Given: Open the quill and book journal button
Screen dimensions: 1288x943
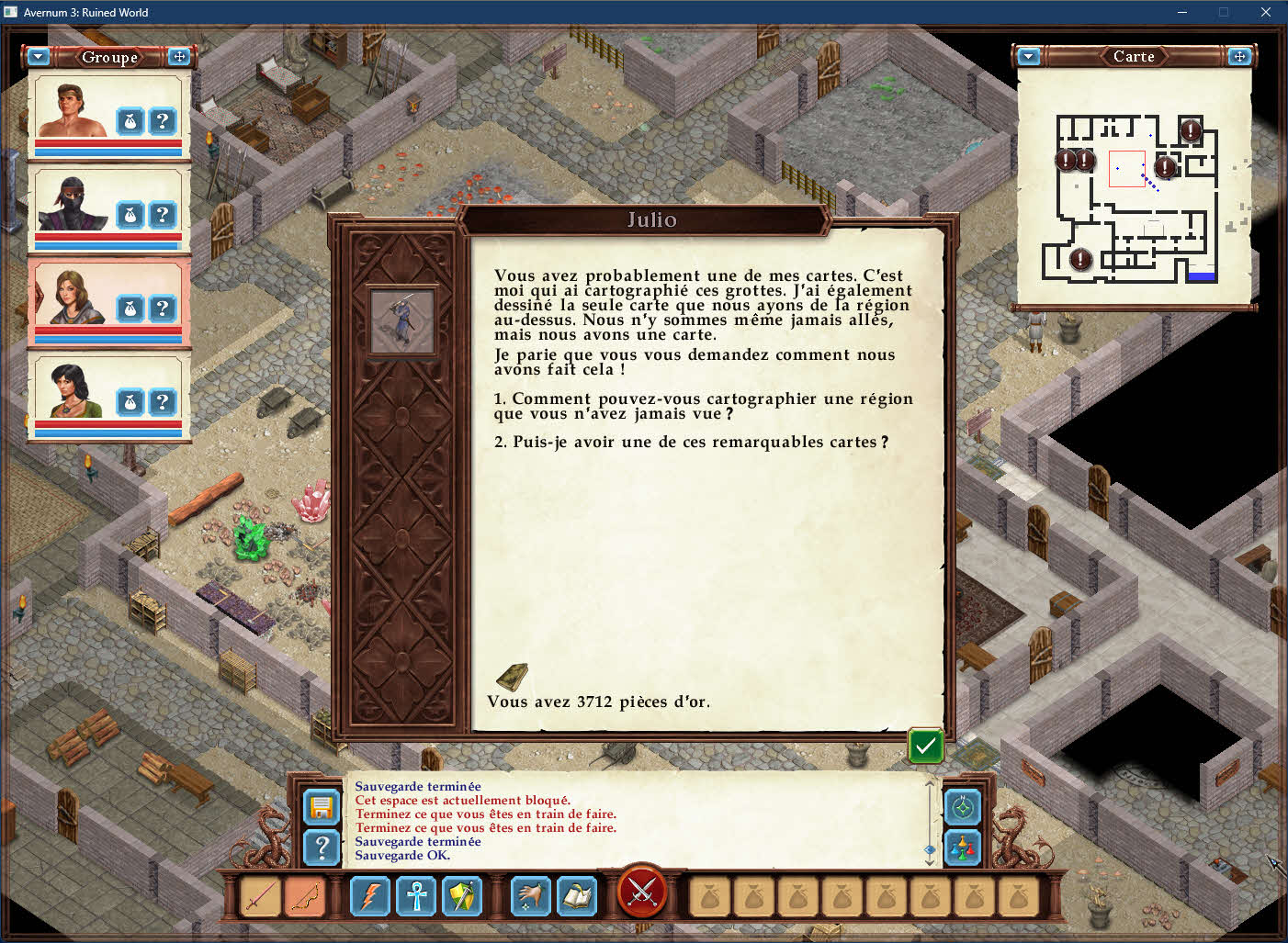Looking at the screenshot, I should pyautogui.click(x=577, y=896).
